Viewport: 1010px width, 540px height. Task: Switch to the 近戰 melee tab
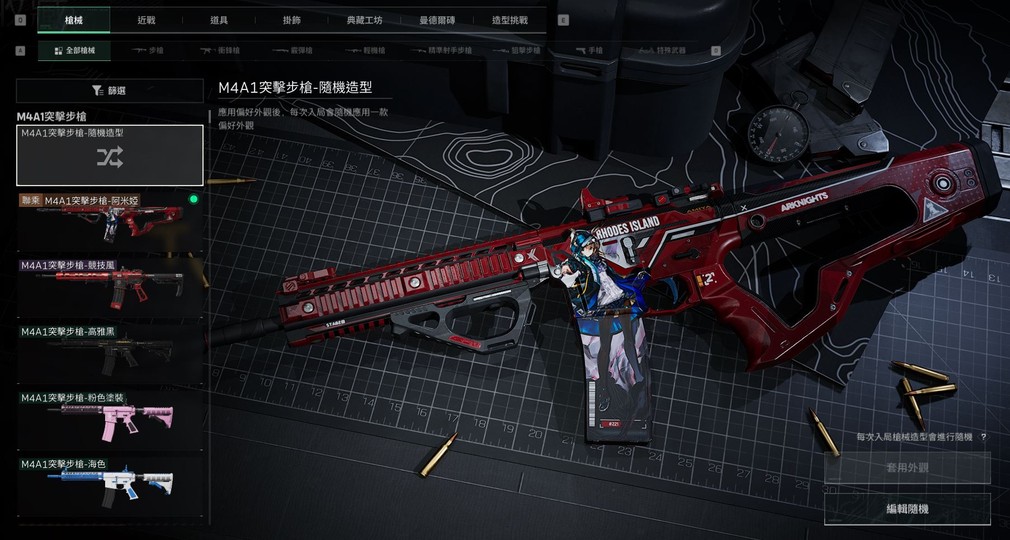tap(146, 19)
